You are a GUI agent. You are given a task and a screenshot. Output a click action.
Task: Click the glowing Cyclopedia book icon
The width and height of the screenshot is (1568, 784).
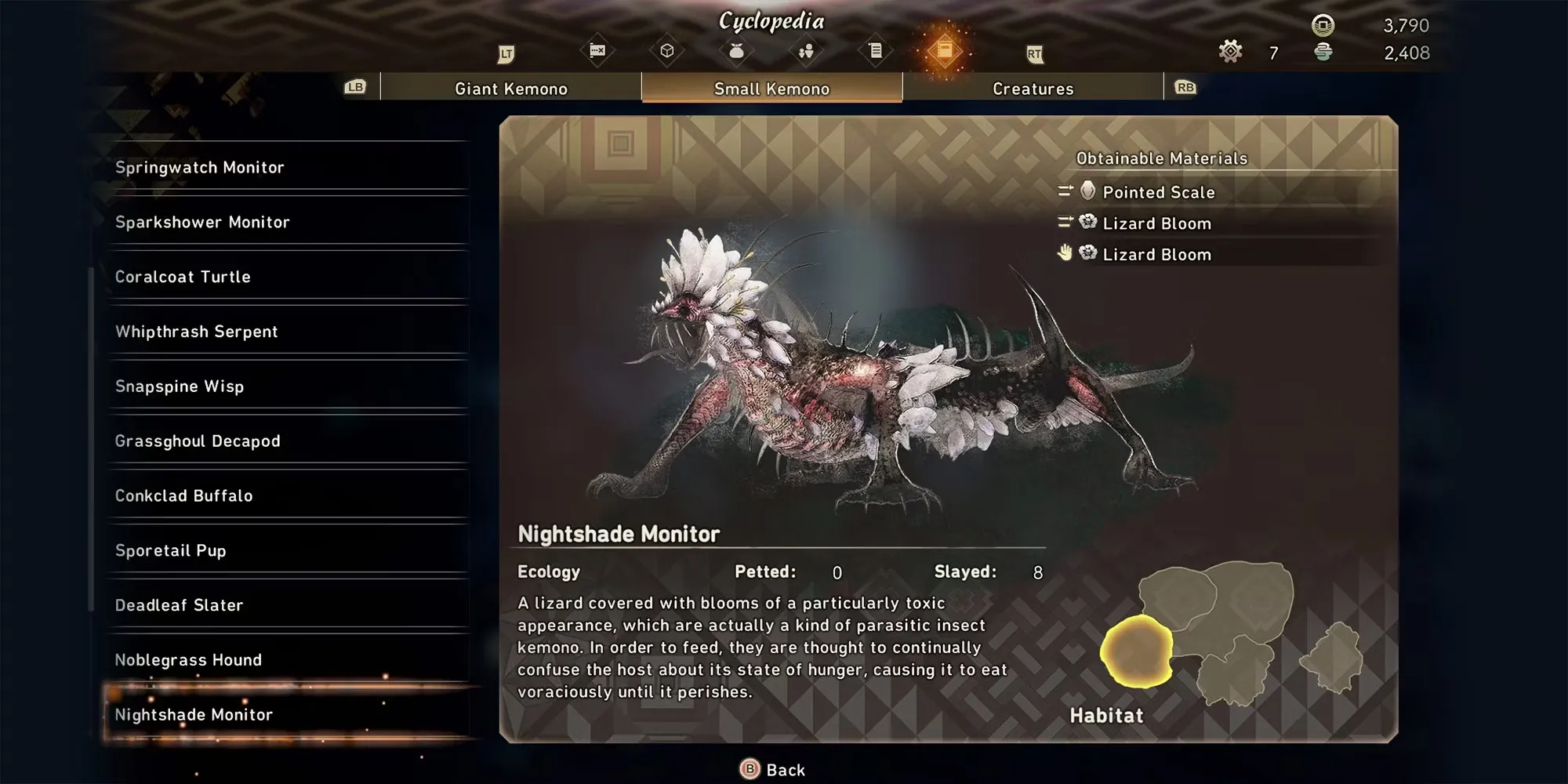coord(945,51)
